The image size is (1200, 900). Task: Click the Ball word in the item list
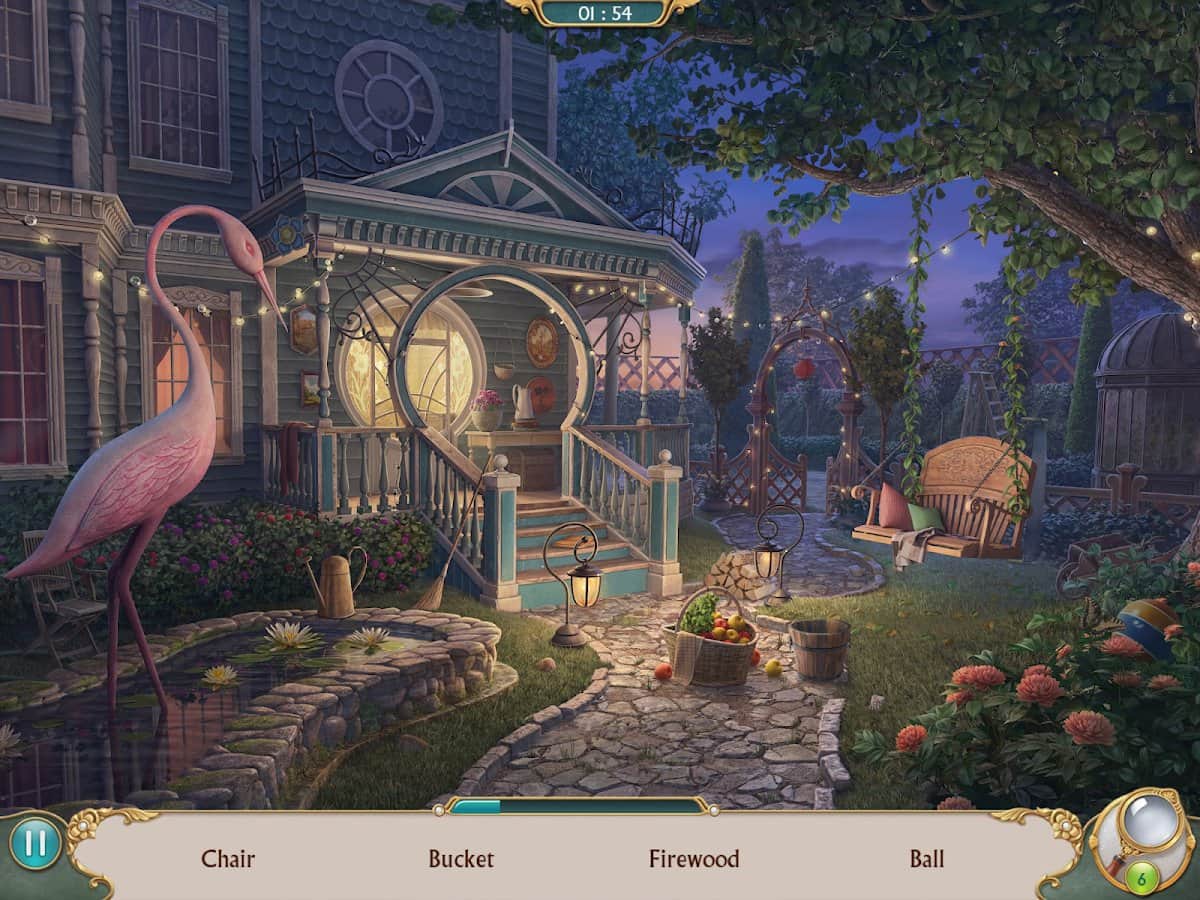[x=927, y=858]
